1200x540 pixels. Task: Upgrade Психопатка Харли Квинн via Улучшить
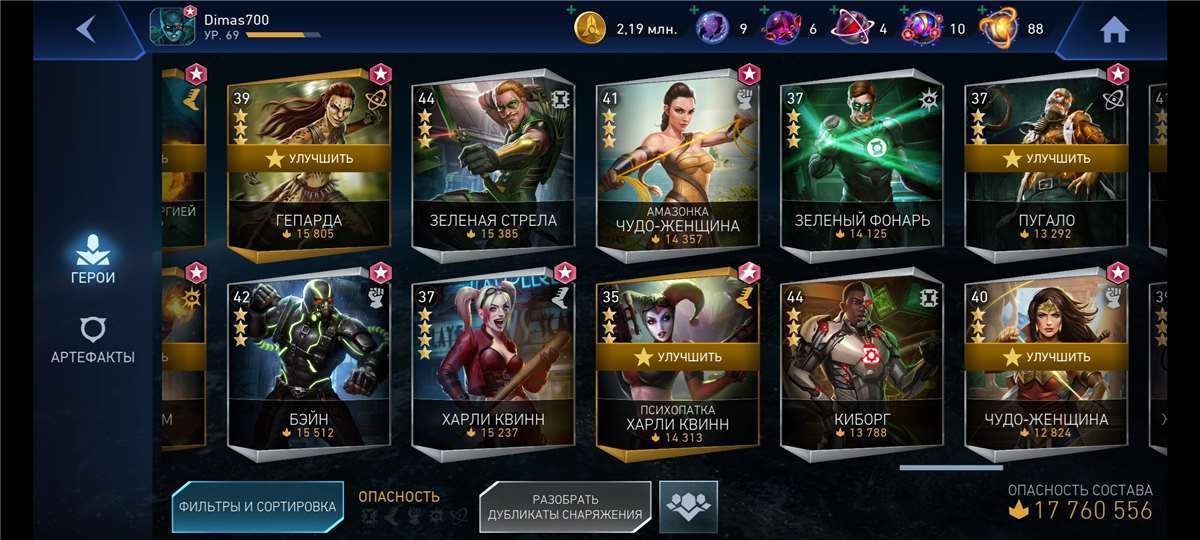click(x=677, y=357)
